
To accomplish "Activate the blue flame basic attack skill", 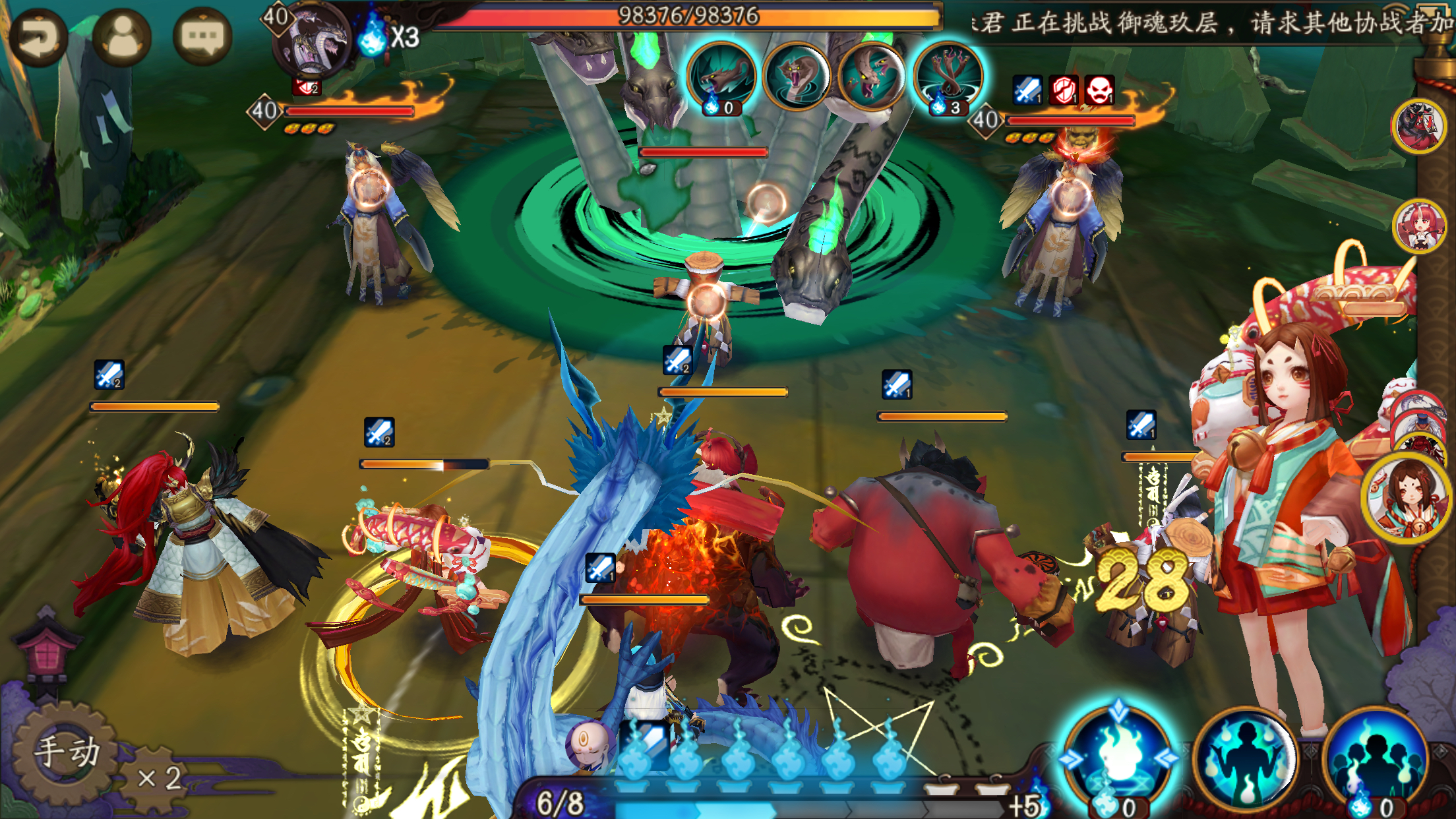I will (1118, 758).
